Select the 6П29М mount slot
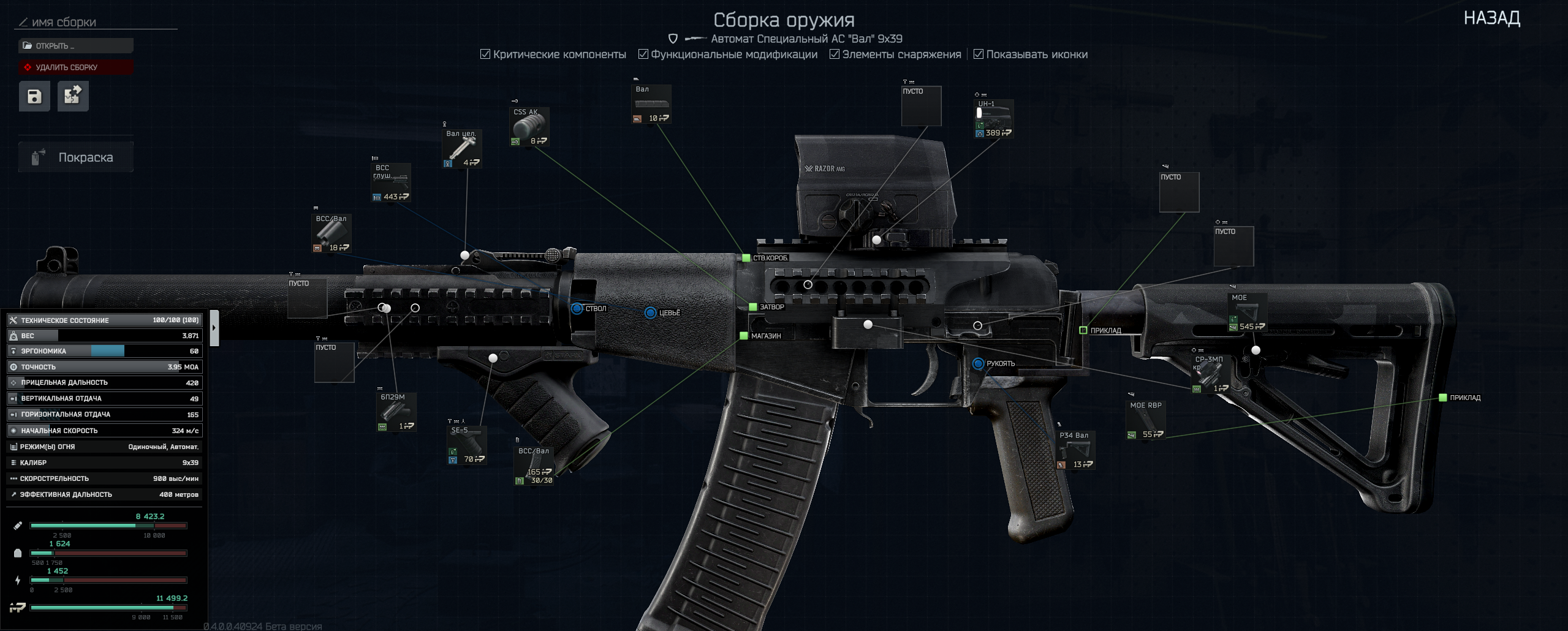This screenshot has height=631, width=1568. [396, 412]
